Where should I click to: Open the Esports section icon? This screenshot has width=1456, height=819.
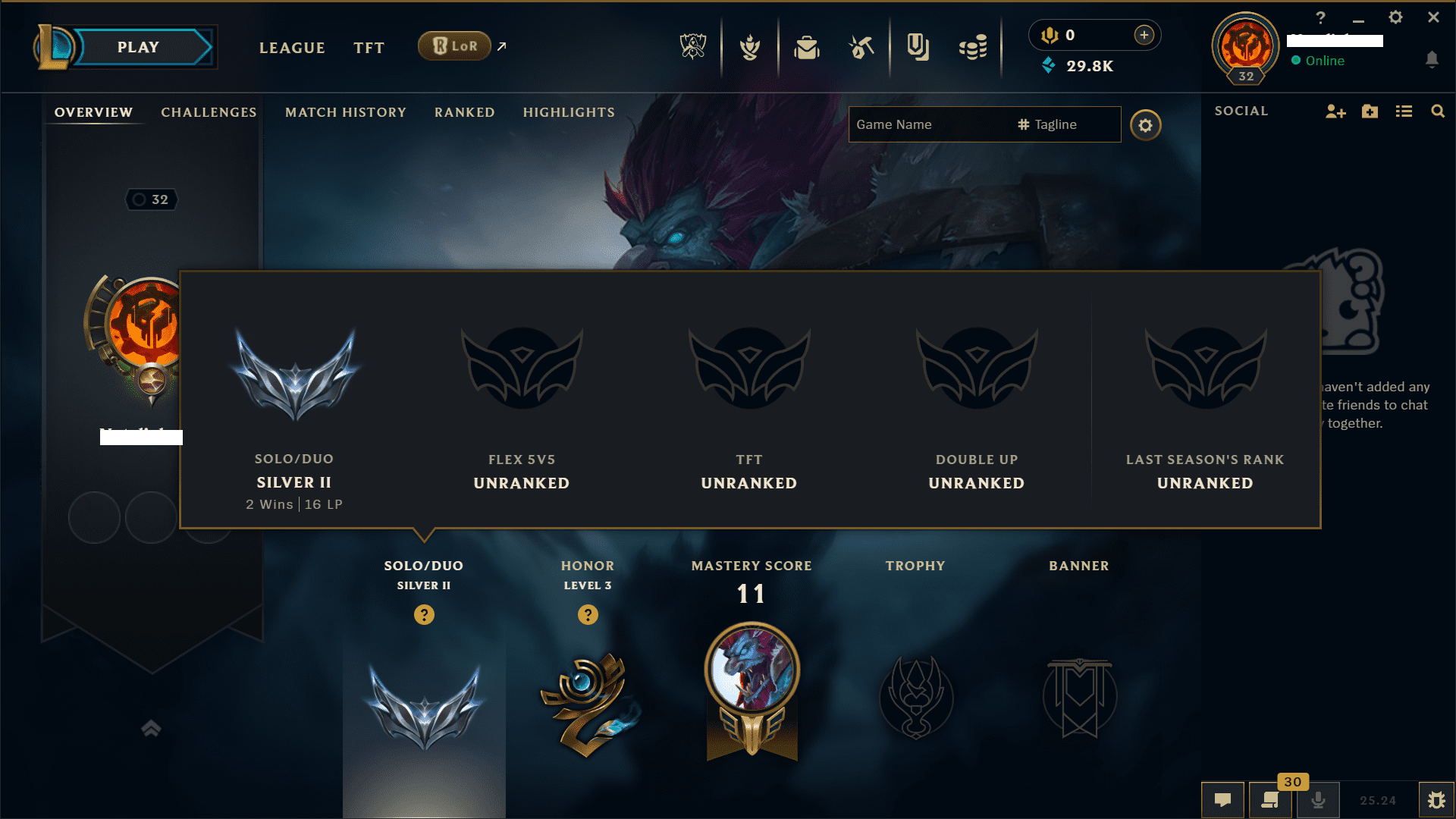click(x=694, y=47)
